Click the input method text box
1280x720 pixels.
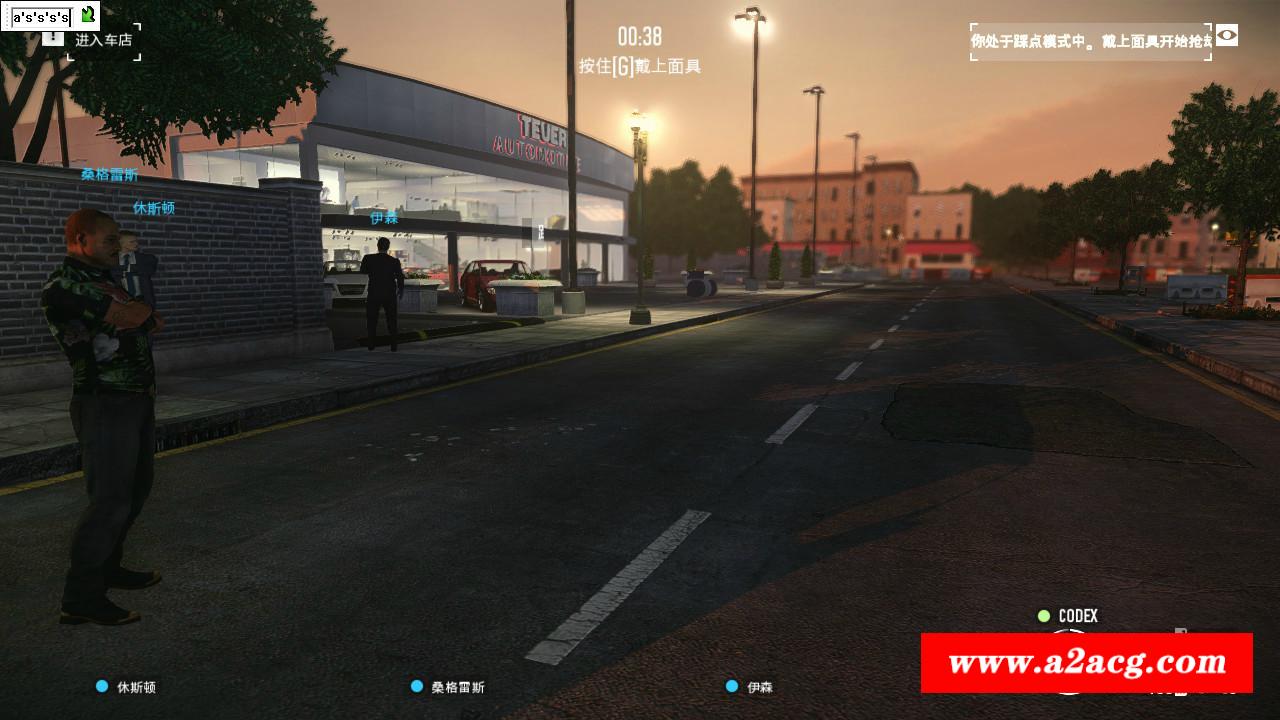coord(40,16)
